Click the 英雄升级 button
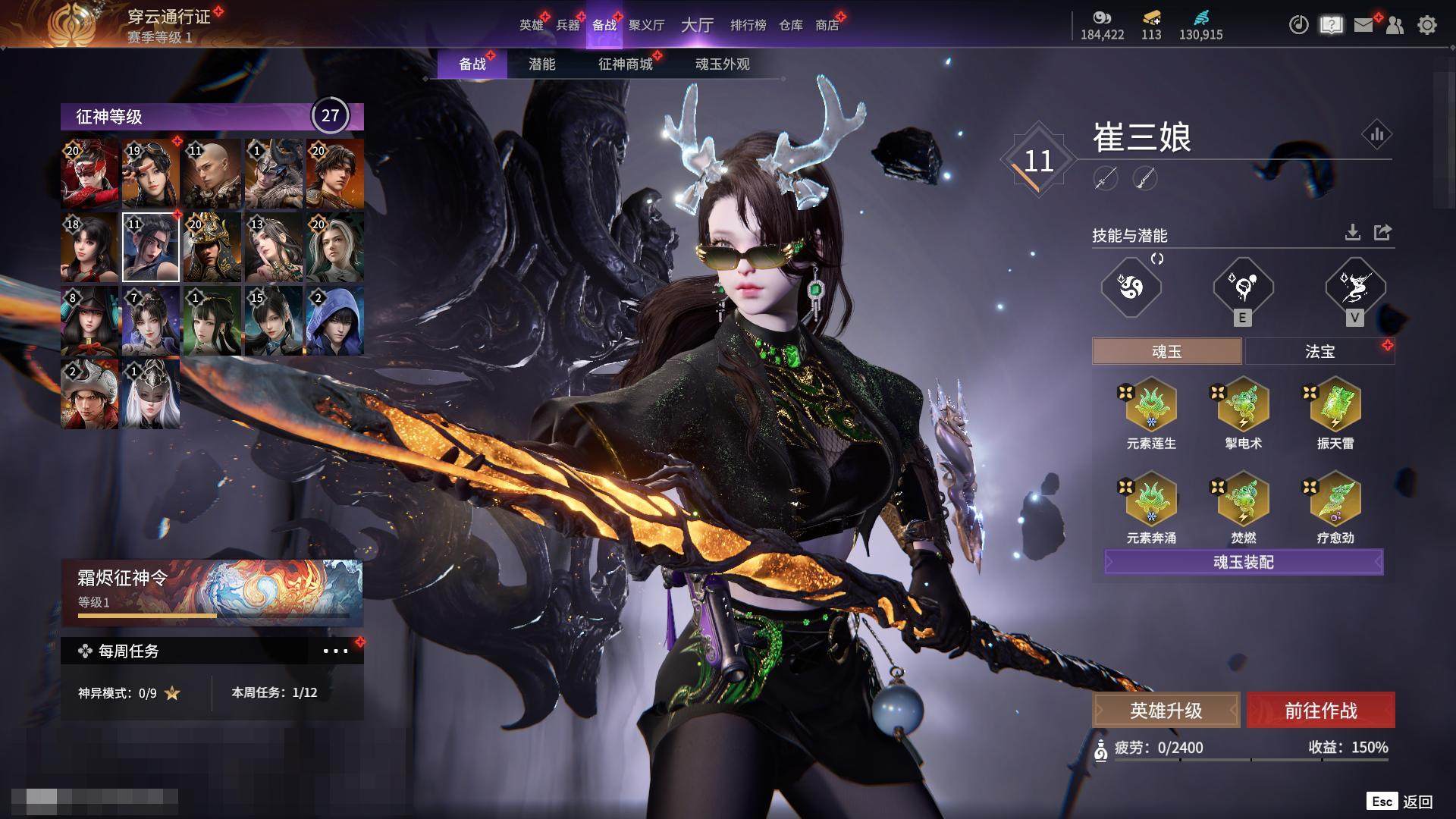This screenshot has width=1456, height=819. point(1166,711)
